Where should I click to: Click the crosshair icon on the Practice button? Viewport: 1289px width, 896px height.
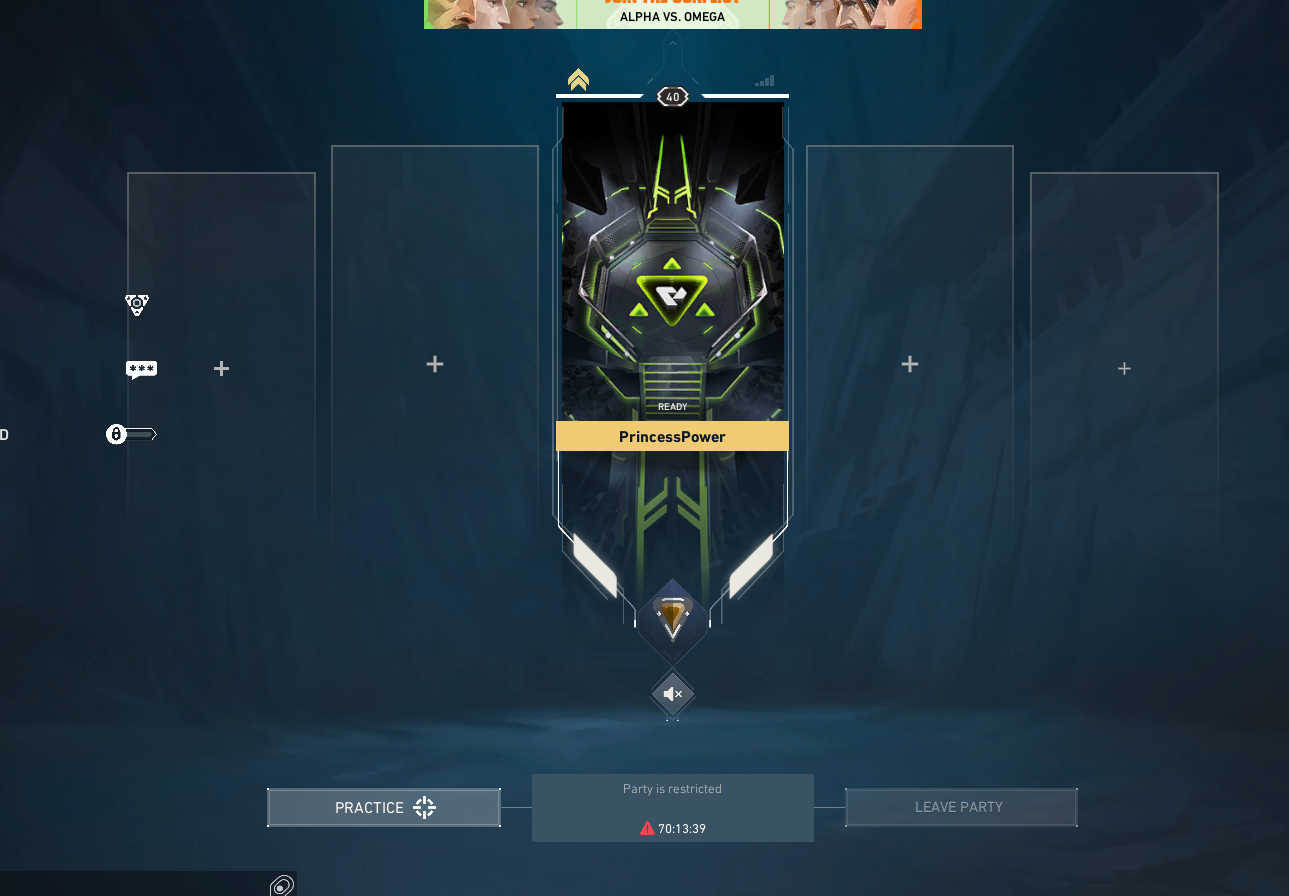[424, 807]
